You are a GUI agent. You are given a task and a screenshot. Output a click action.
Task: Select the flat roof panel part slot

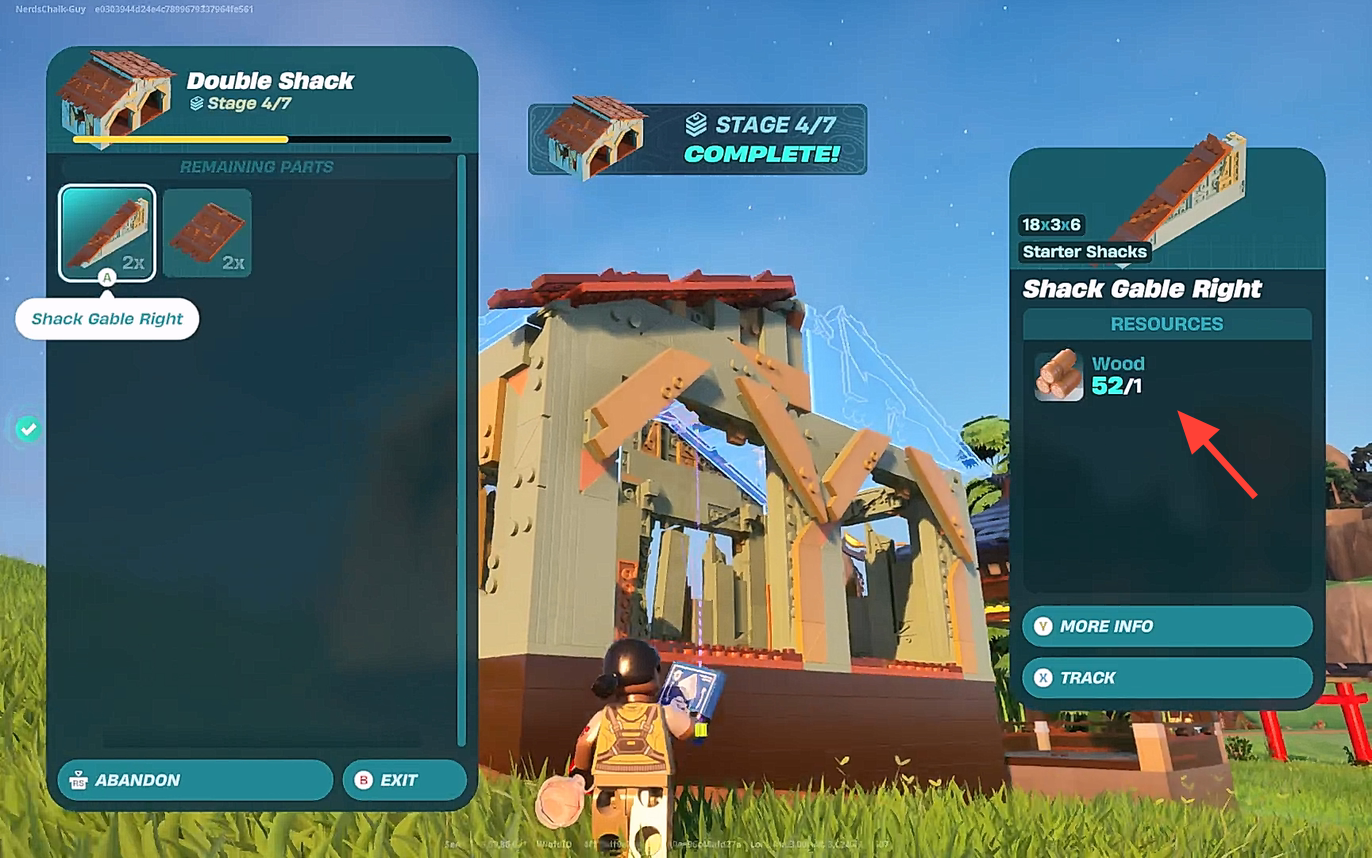(207, 233)
